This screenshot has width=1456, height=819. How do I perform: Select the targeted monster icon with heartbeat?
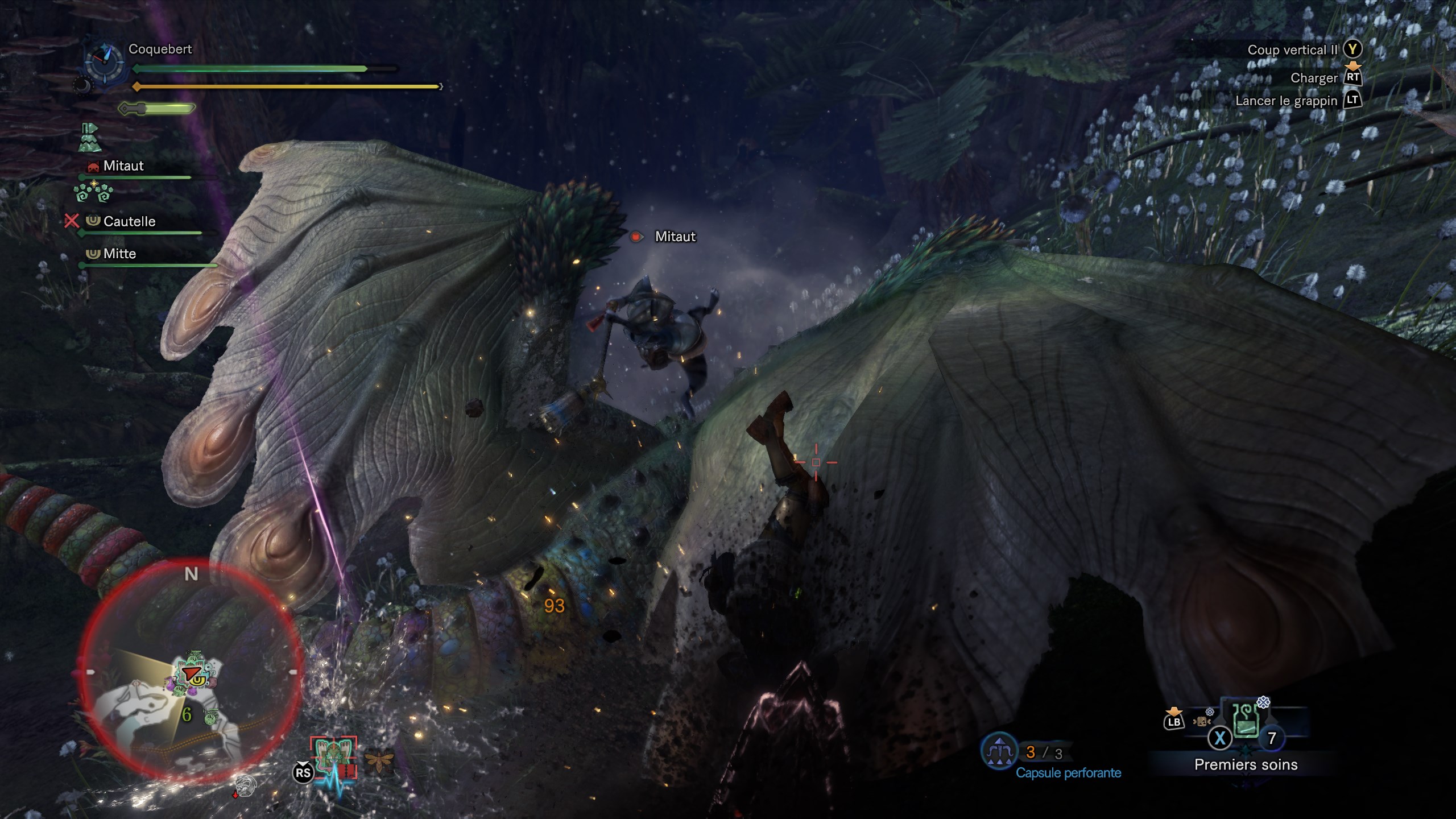(x=333, y=760)
